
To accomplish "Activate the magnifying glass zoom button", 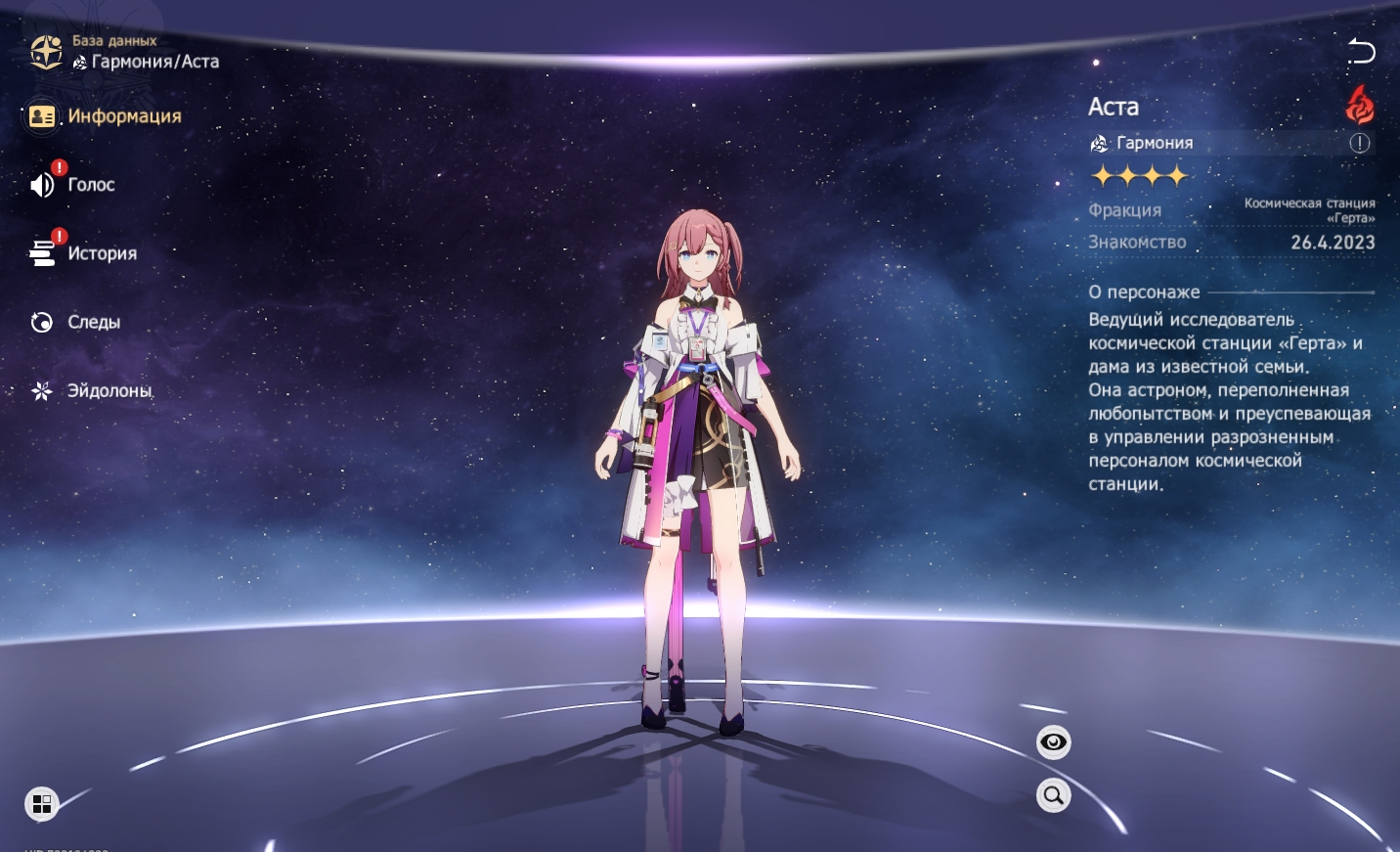I will point(1053,795).
